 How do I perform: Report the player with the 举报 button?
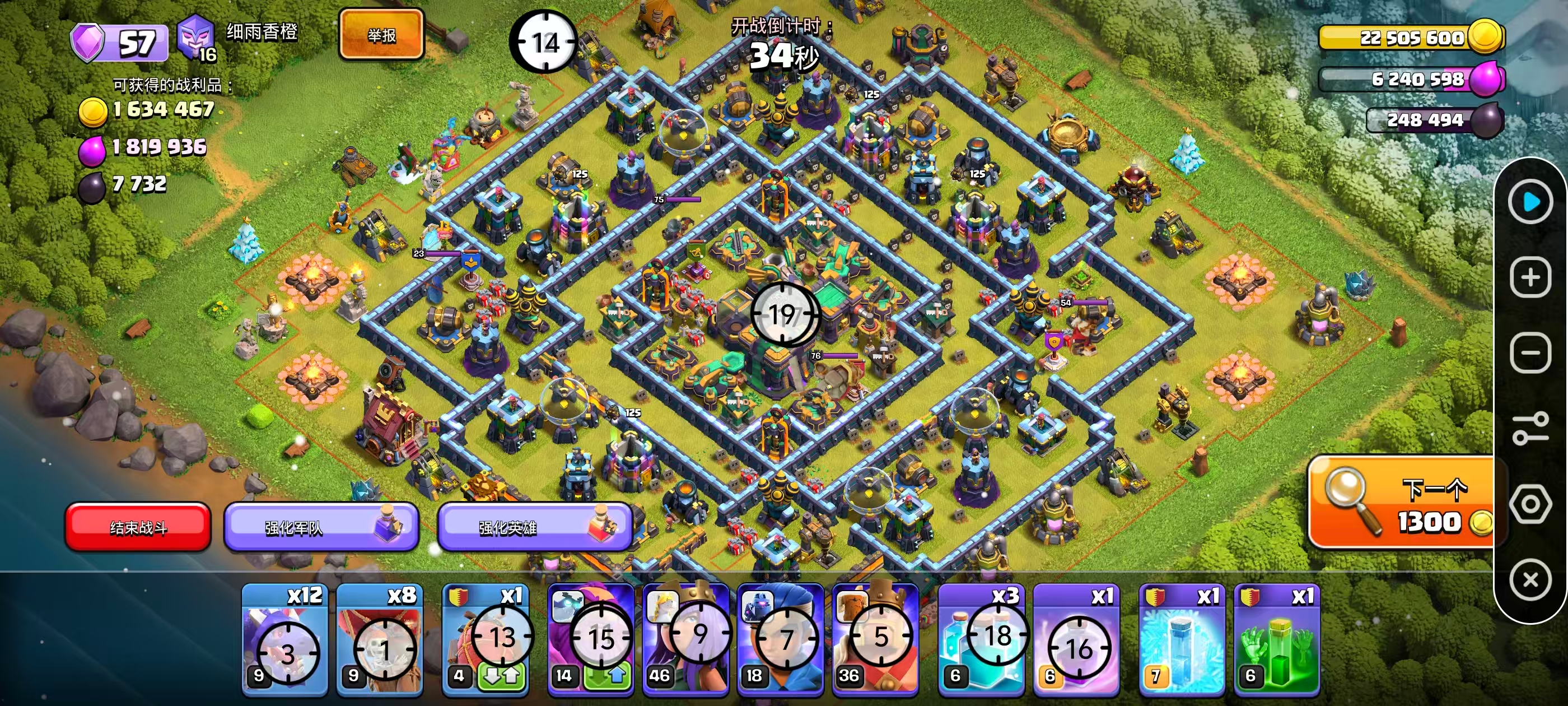click(382, 35)
